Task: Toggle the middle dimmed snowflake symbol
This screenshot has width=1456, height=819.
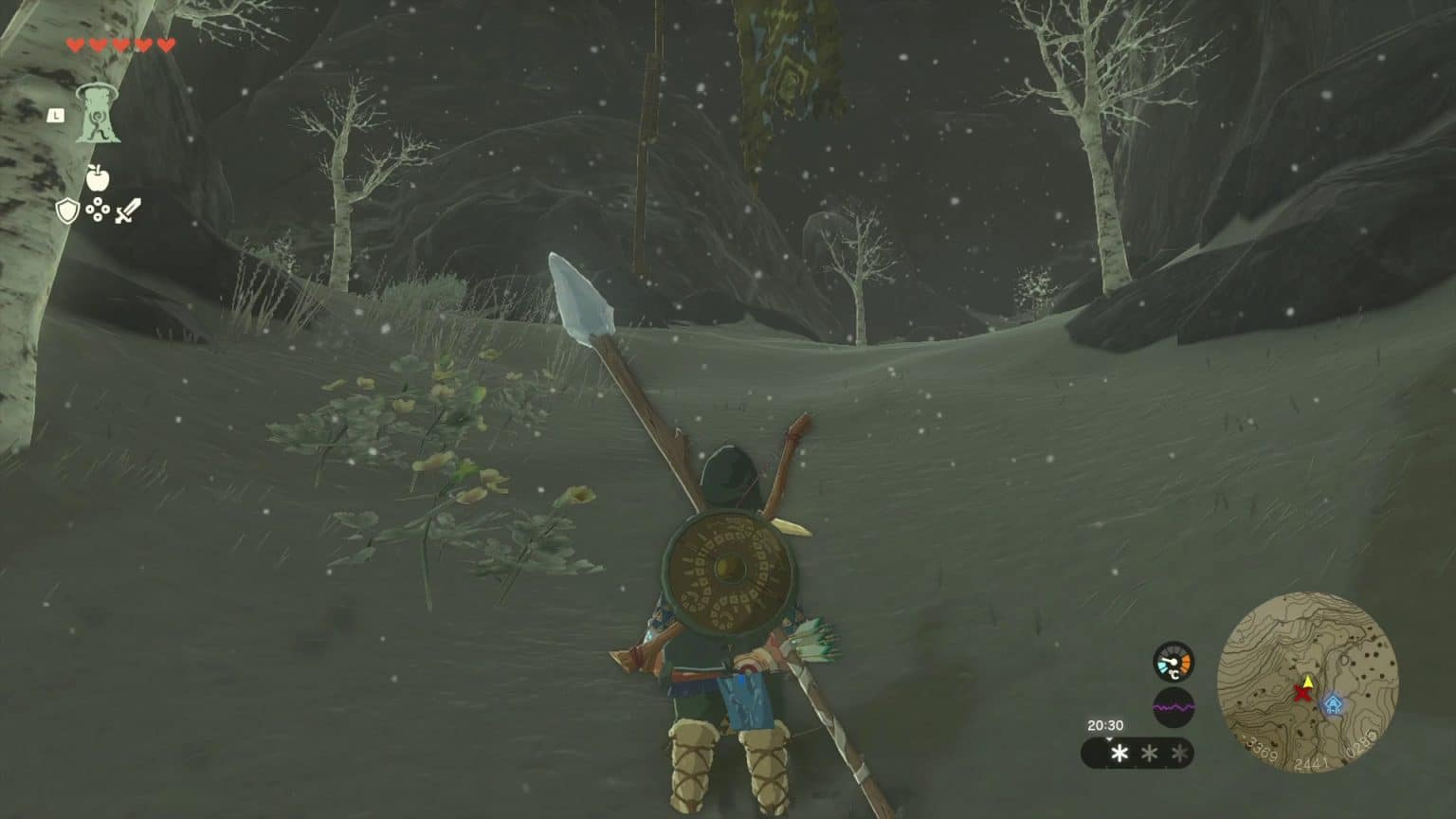Action: (x=1149, y=754)
